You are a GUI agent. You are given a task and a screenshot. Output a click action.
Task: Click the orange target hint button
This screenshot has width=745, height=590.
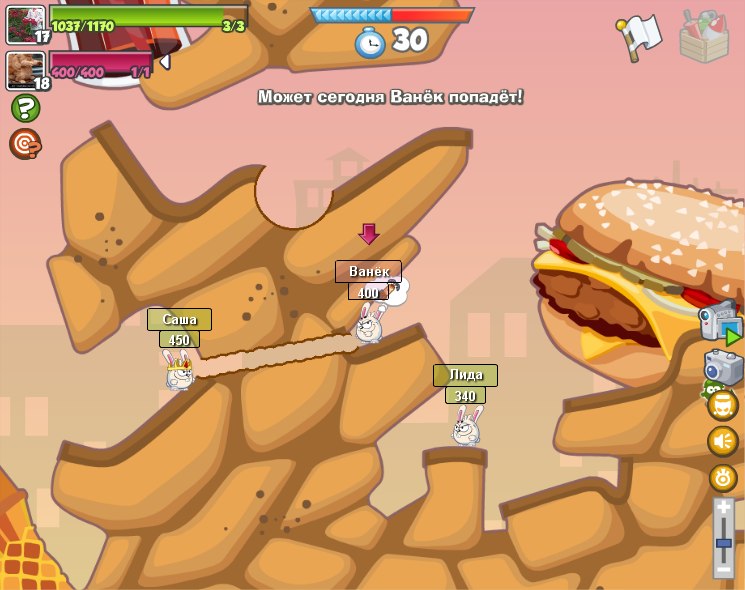pos(25,144)
